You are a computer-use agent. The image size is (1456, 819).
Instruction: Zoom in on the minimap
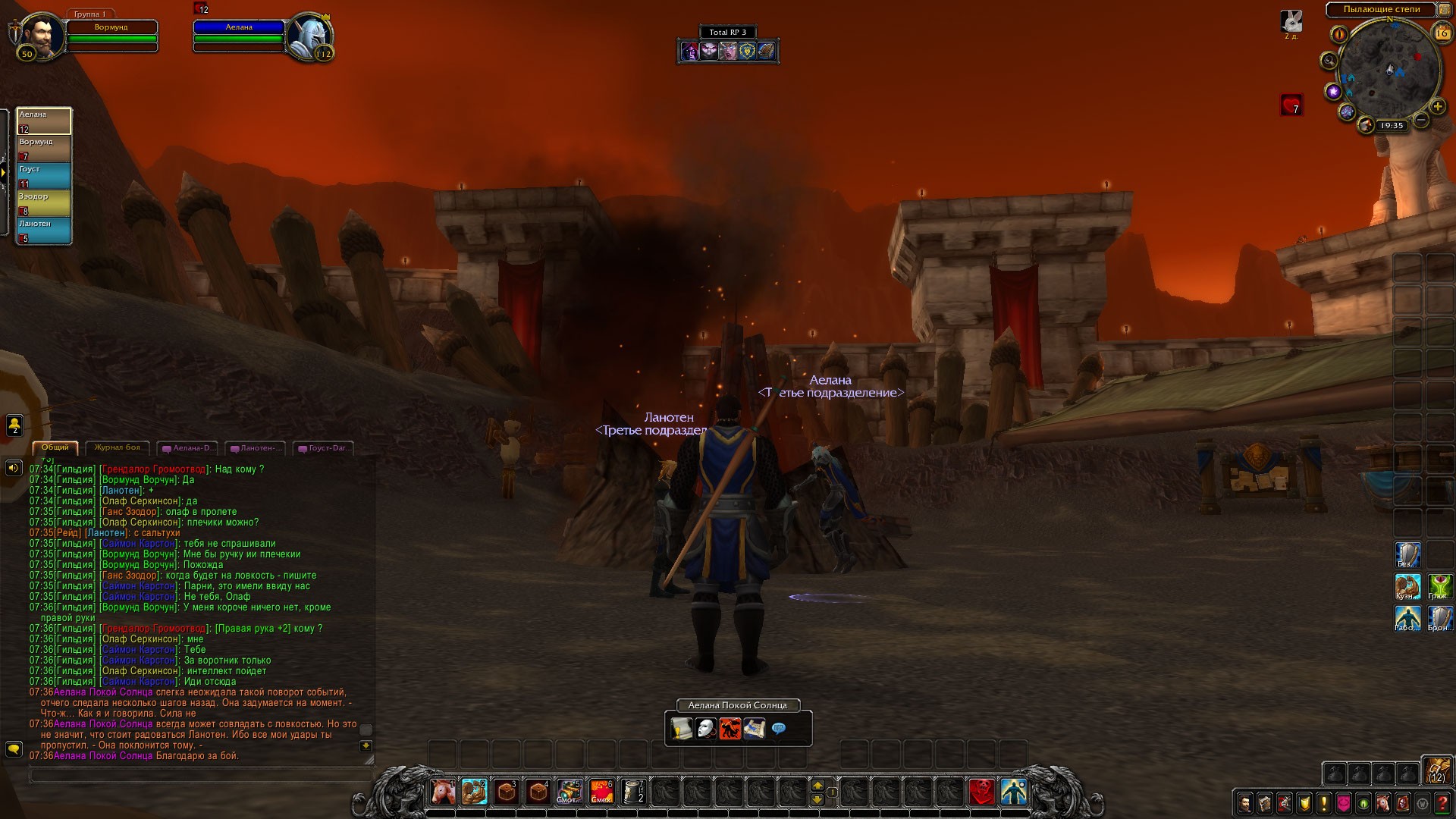pos(1437,107)
